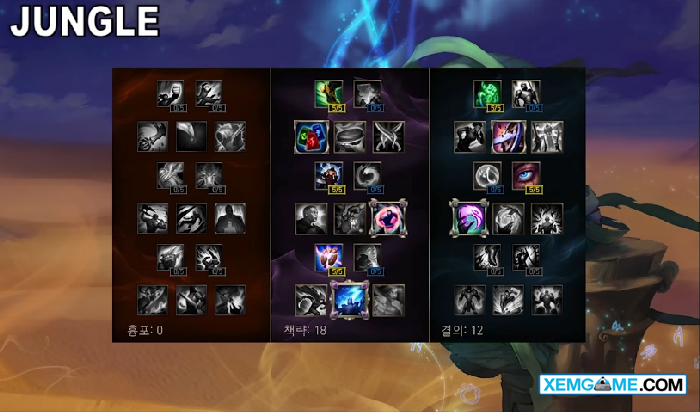
Task: Select the Grasp of the Undying keystone
Action: pyautogui.click(x=469, y=298)
